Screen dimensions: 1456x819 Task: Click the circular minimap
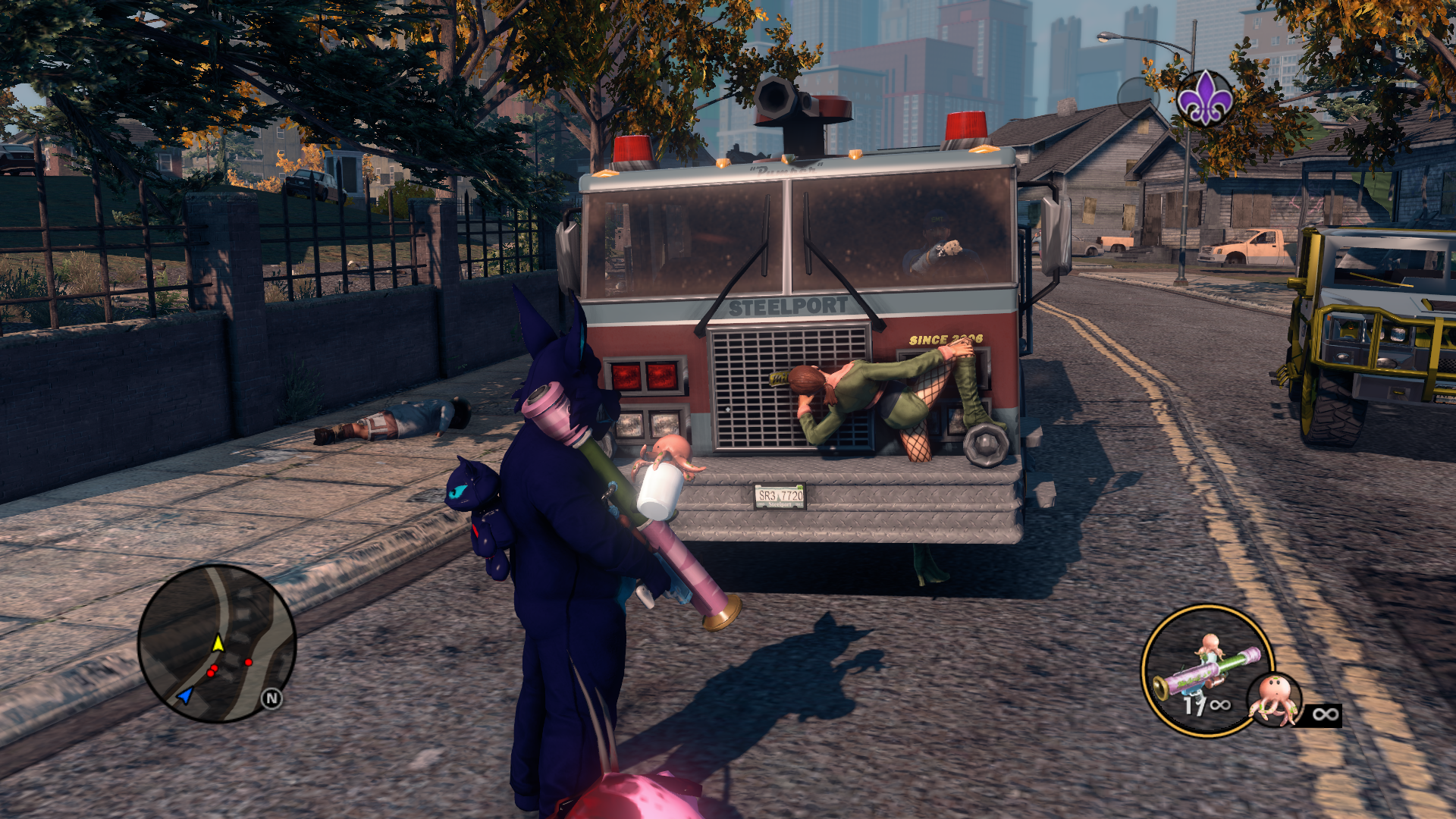217,643
